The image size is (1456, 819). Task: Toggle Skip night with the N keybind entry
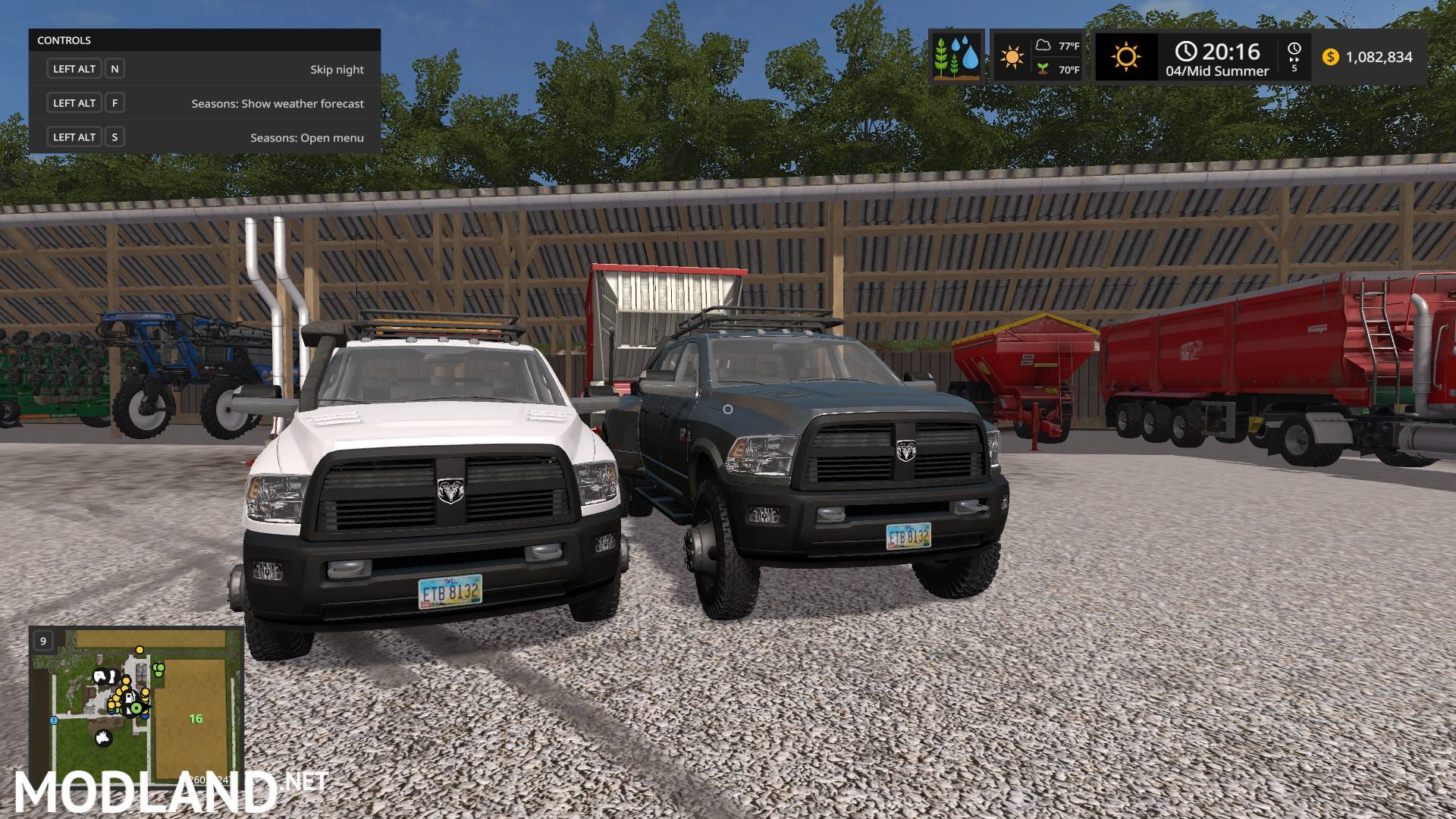[x=114, y=68]
